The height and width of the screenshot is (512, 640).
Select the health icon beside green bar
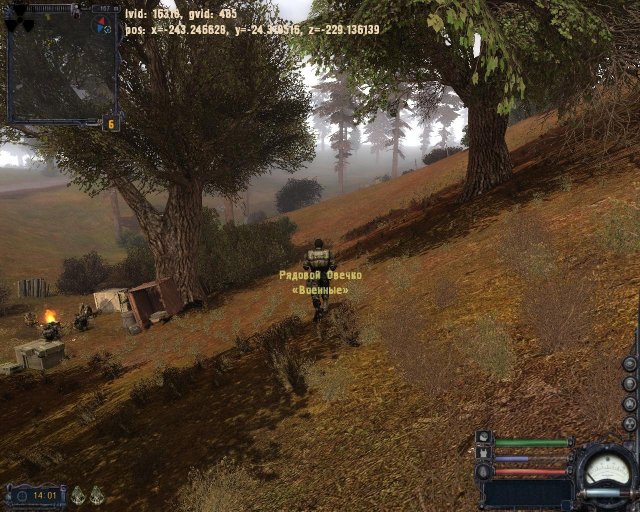pyautogui.click(x=484, y=438)
